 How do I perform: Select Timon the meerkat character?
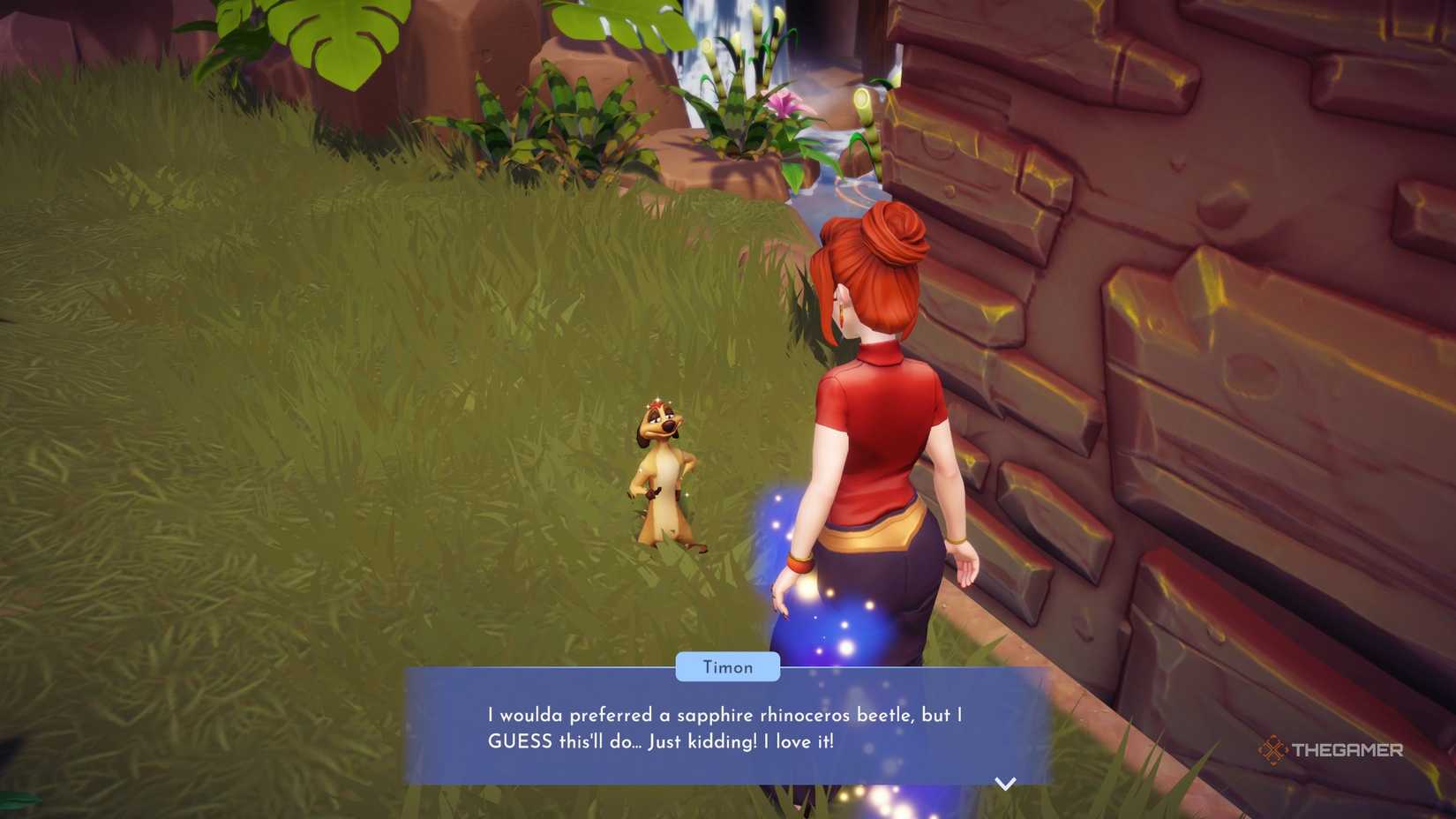point(664,477)
